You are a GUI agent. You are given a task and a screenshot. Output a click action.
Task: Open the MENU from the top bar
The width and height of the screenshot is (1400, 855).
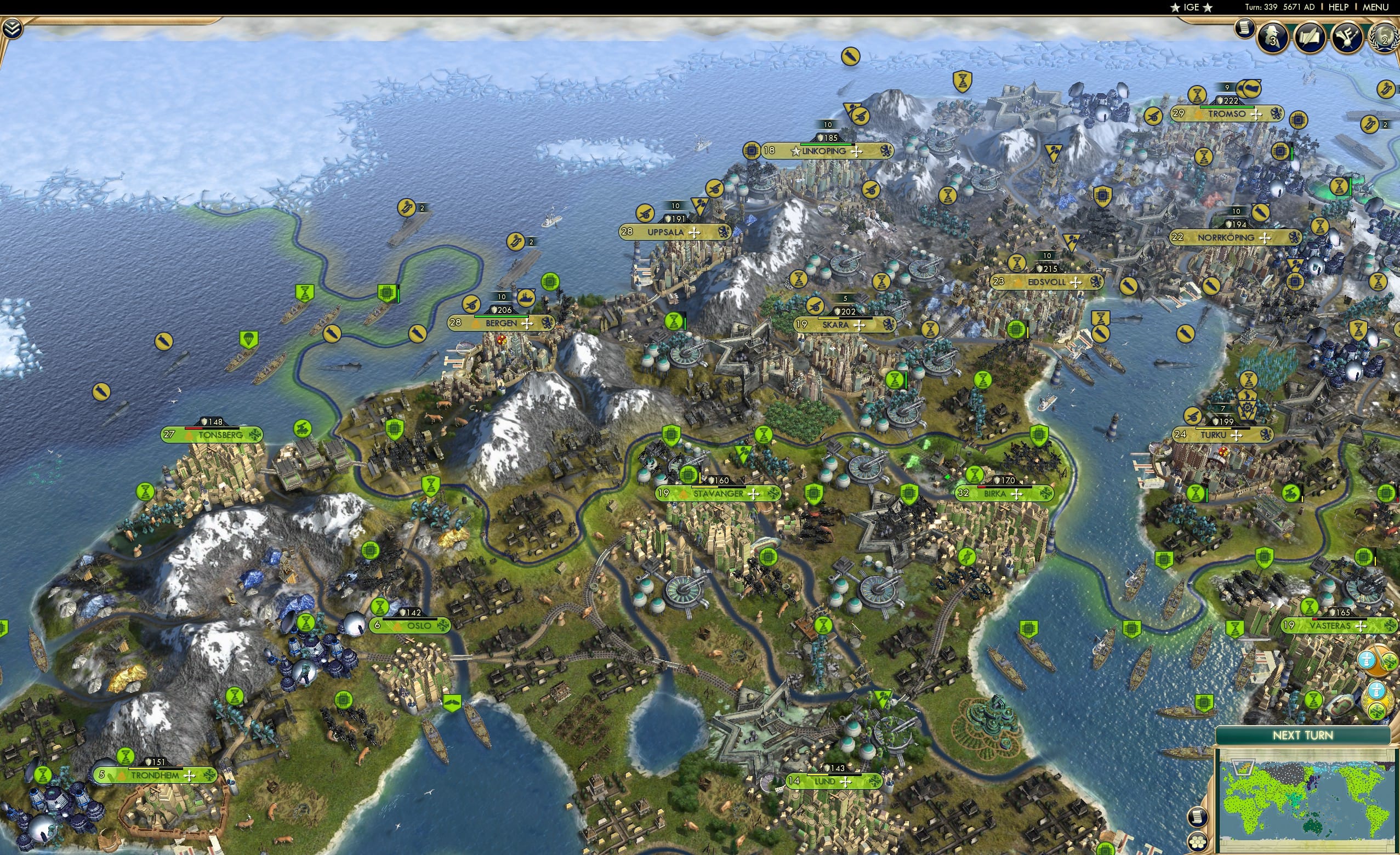click(x=1375, y=7)
